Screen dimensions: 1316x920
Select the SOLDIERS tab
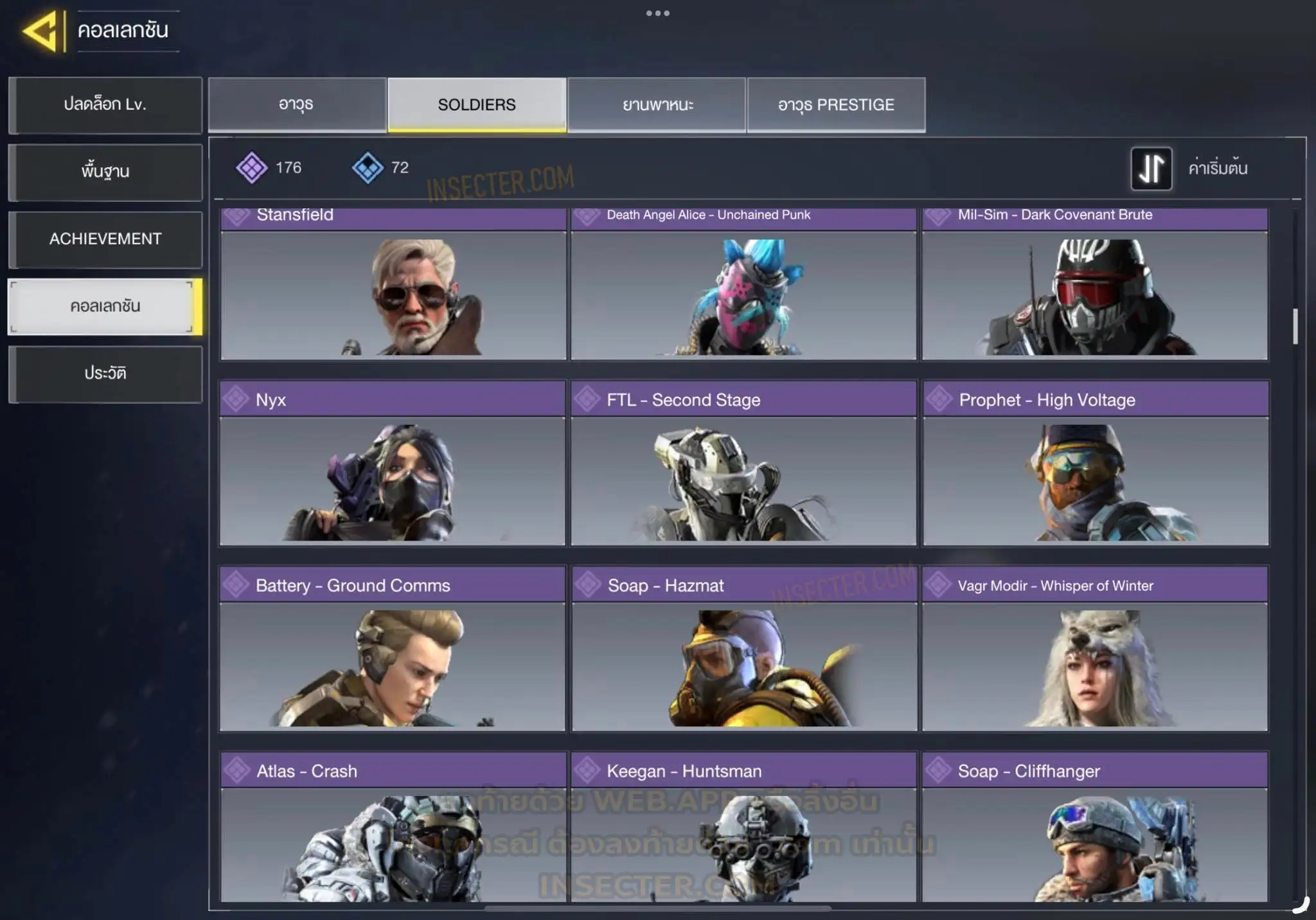coord(477,105)
